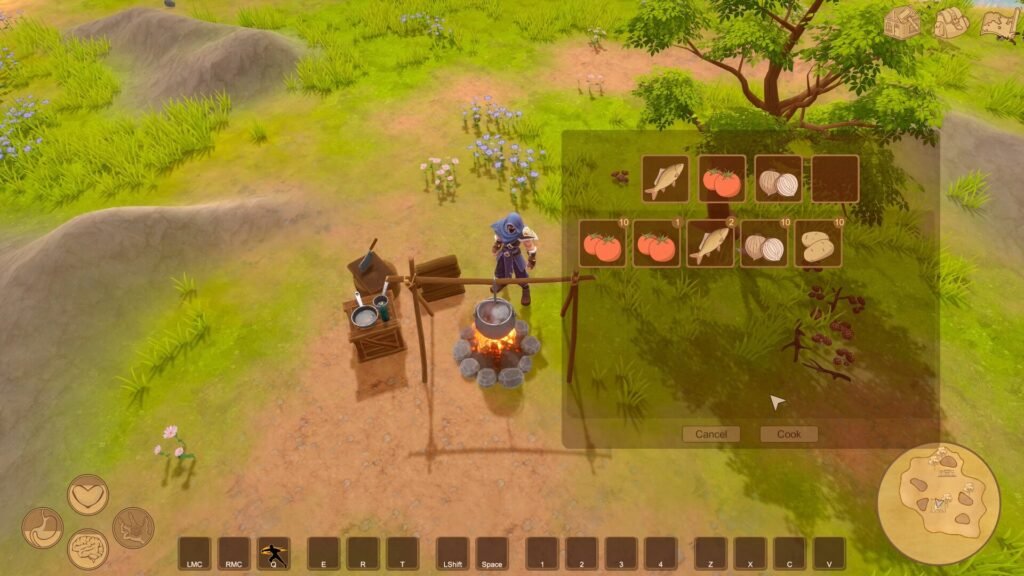Choose the single tomato inventory slot
This screenshot has width=1024, height=576.
point(656,244)
